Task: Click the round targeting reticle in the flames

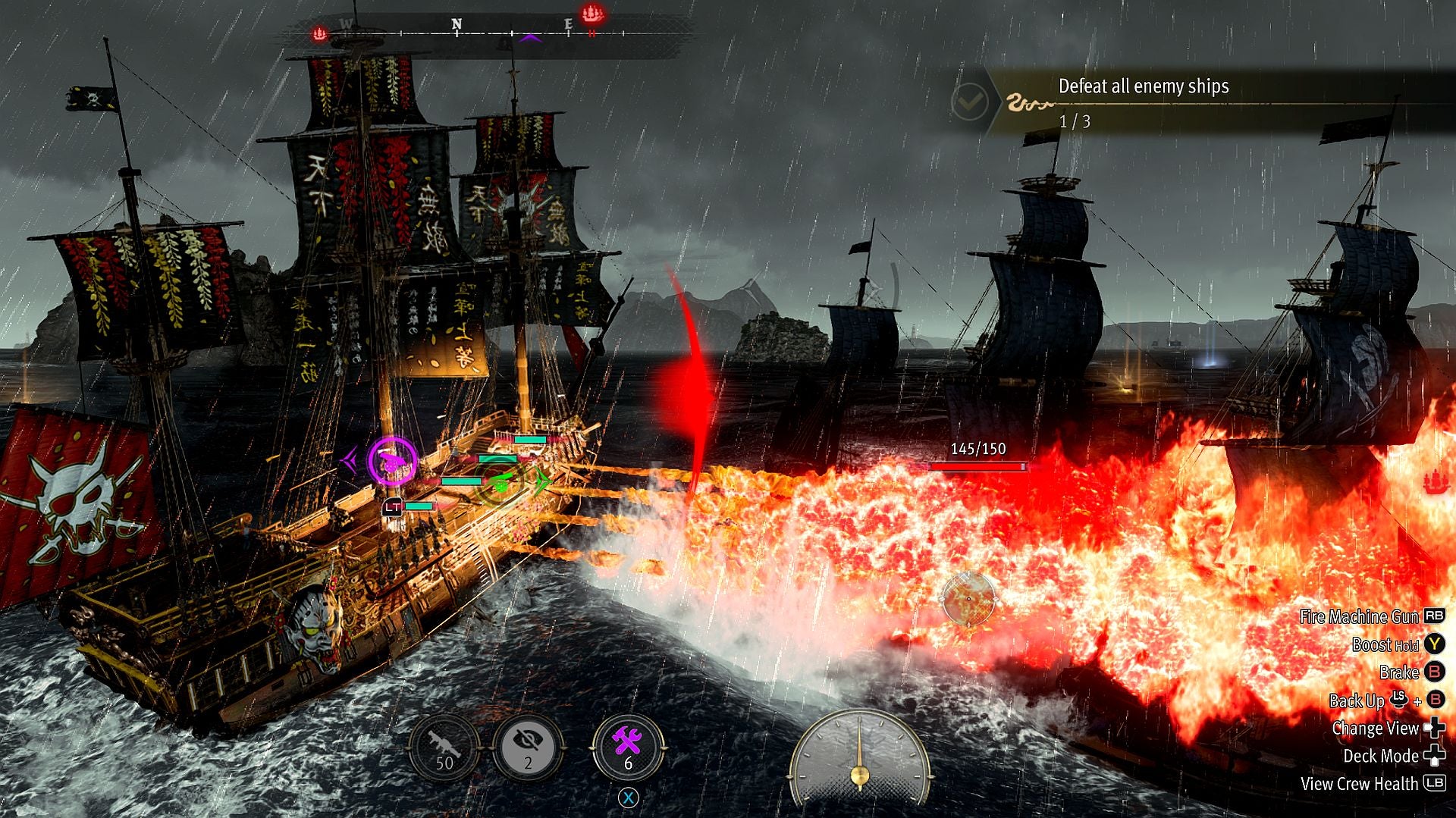Action: [968, 599]
